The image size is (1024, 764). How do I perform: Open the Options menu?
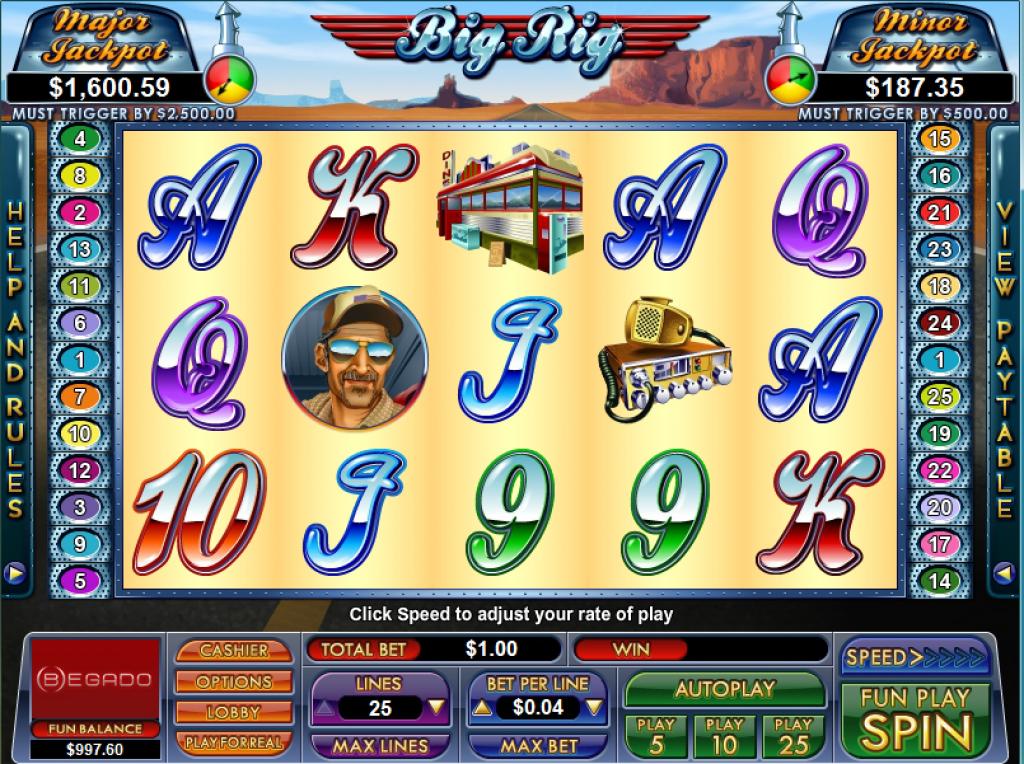(x=234, y=682)
